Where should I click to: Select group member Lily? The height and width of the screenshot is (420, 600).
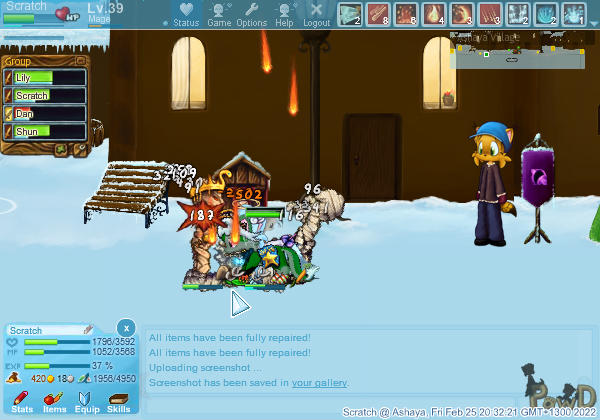[46, 78]
